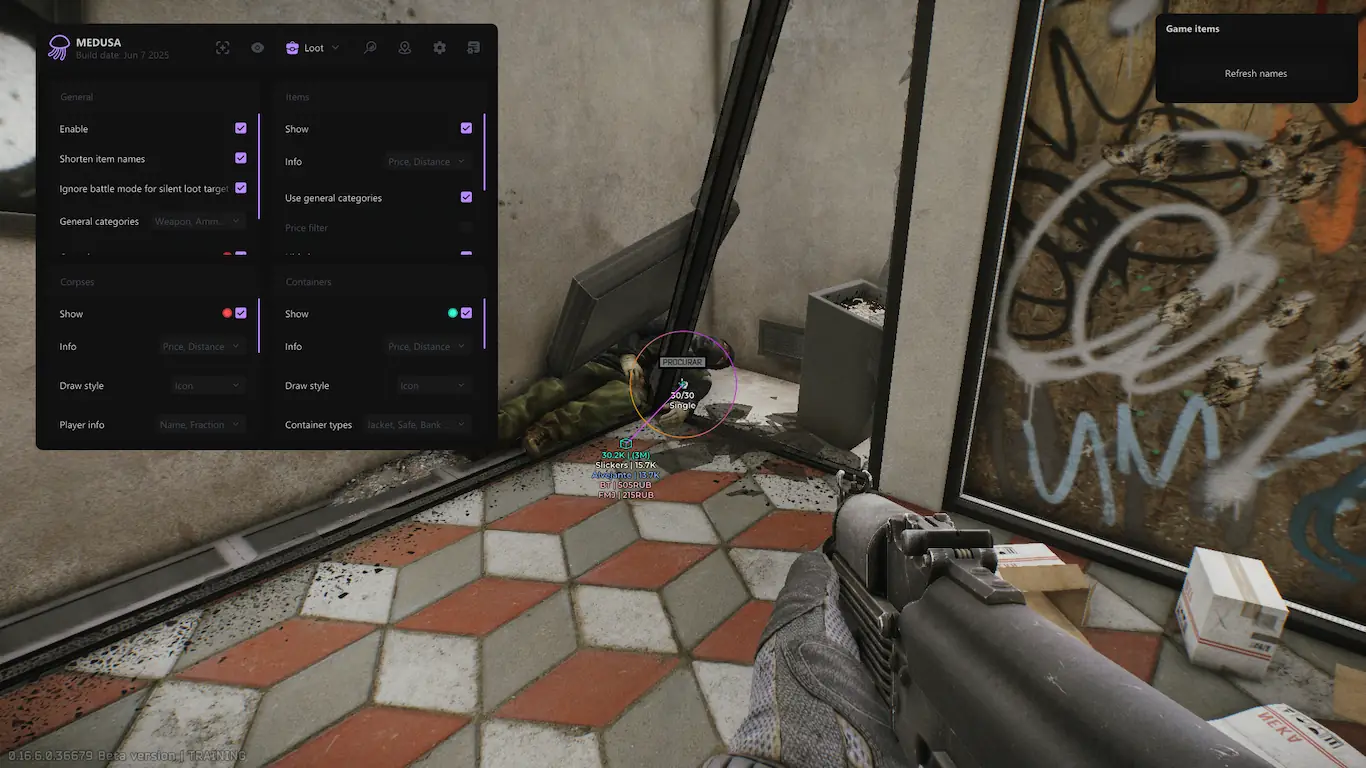Toggle the Show checkbox in the Items section
Viewport: 1366px width, 768px height.
(466, 129)
